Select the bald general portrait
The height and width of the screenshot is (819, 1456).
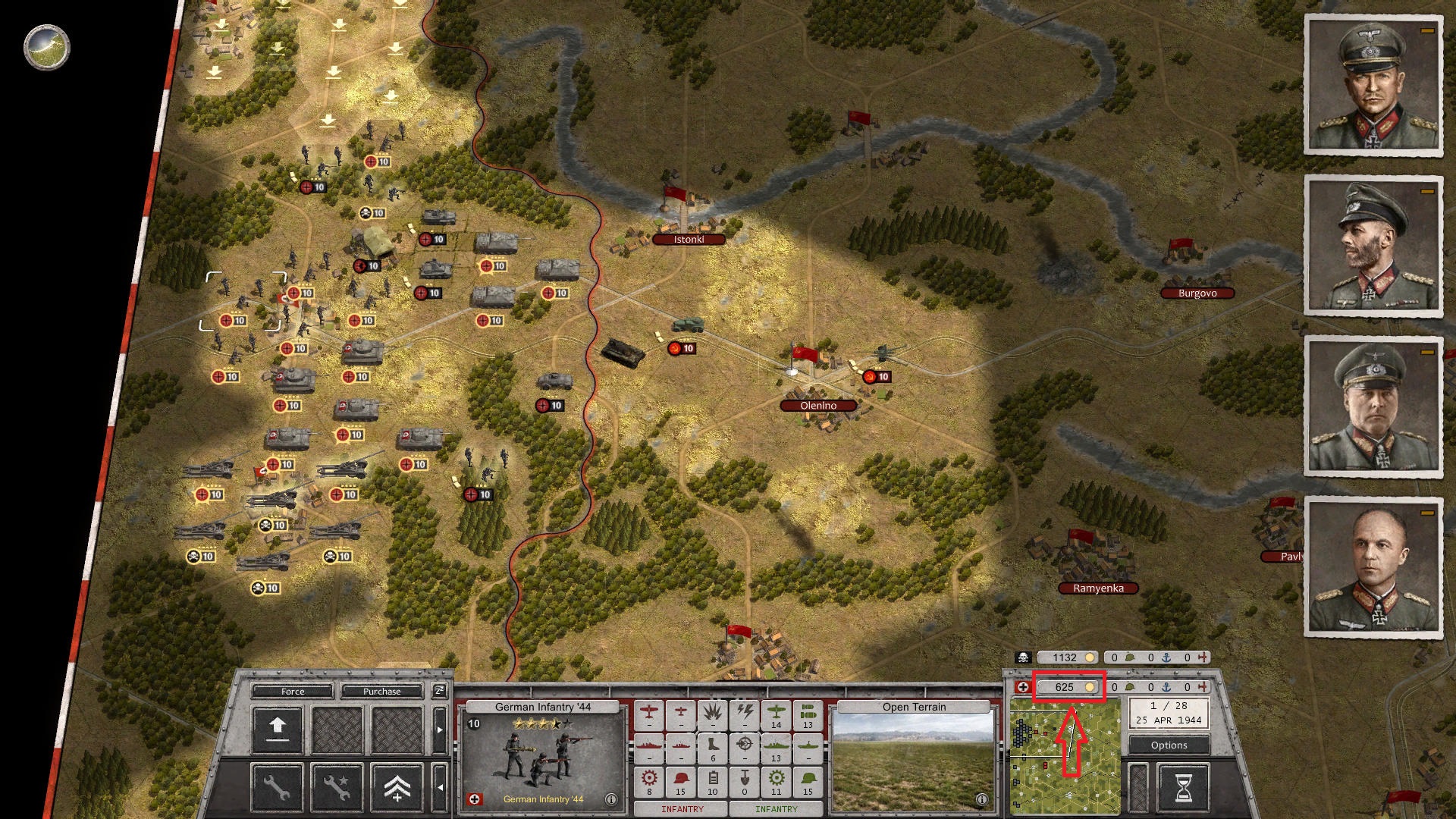(x=1373, y=567)
